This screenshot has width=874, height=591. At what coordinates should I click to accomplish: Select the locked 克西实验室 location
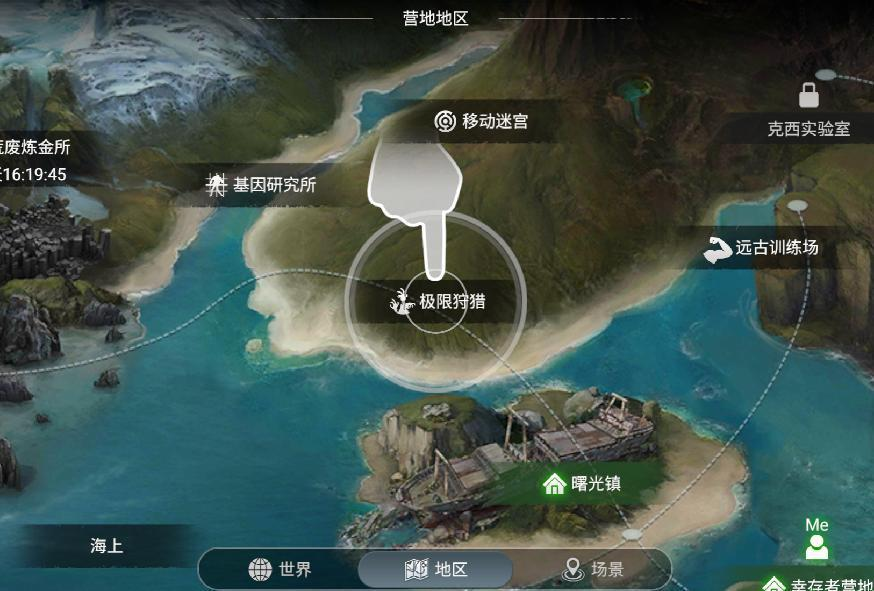tap(808, 128)
